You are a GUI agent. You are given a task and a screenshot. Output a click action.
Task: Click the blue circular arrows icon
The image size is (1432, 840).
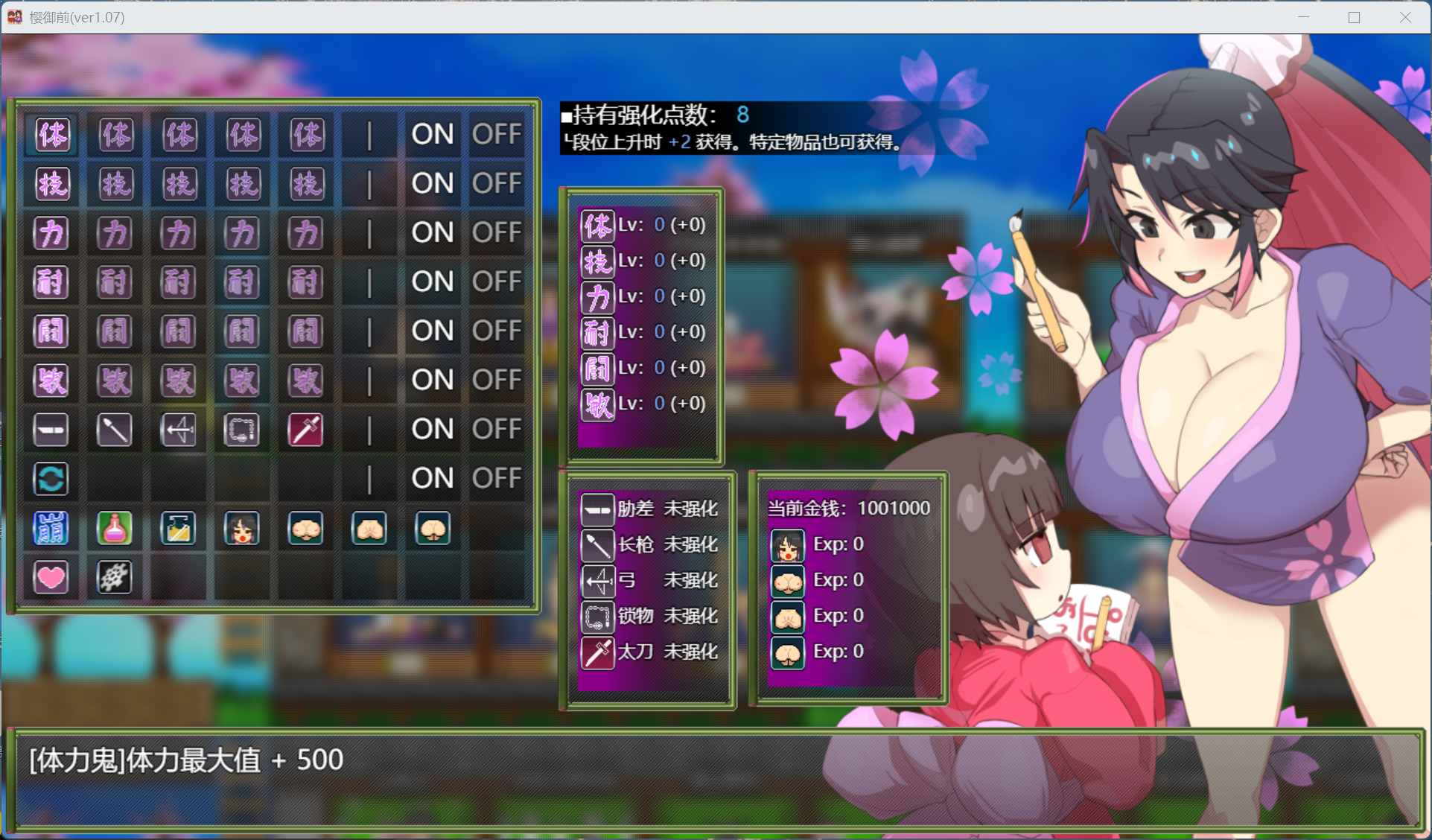coord(51,479)
